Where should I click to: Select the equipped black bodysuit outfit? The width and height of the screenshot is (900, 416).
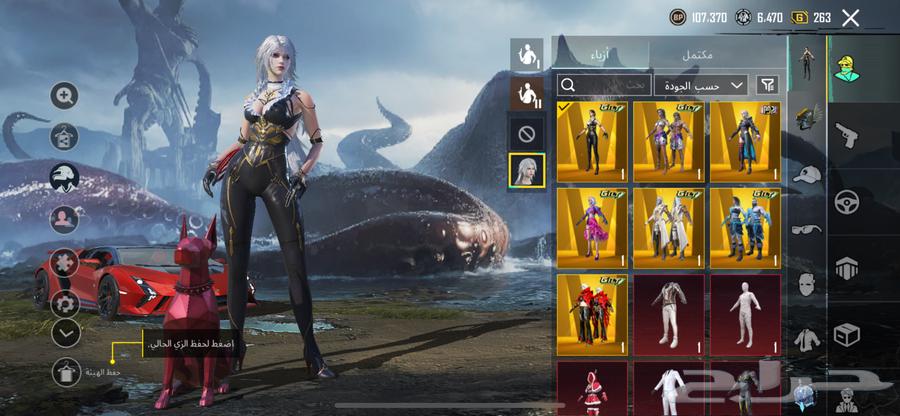point(591,141)
